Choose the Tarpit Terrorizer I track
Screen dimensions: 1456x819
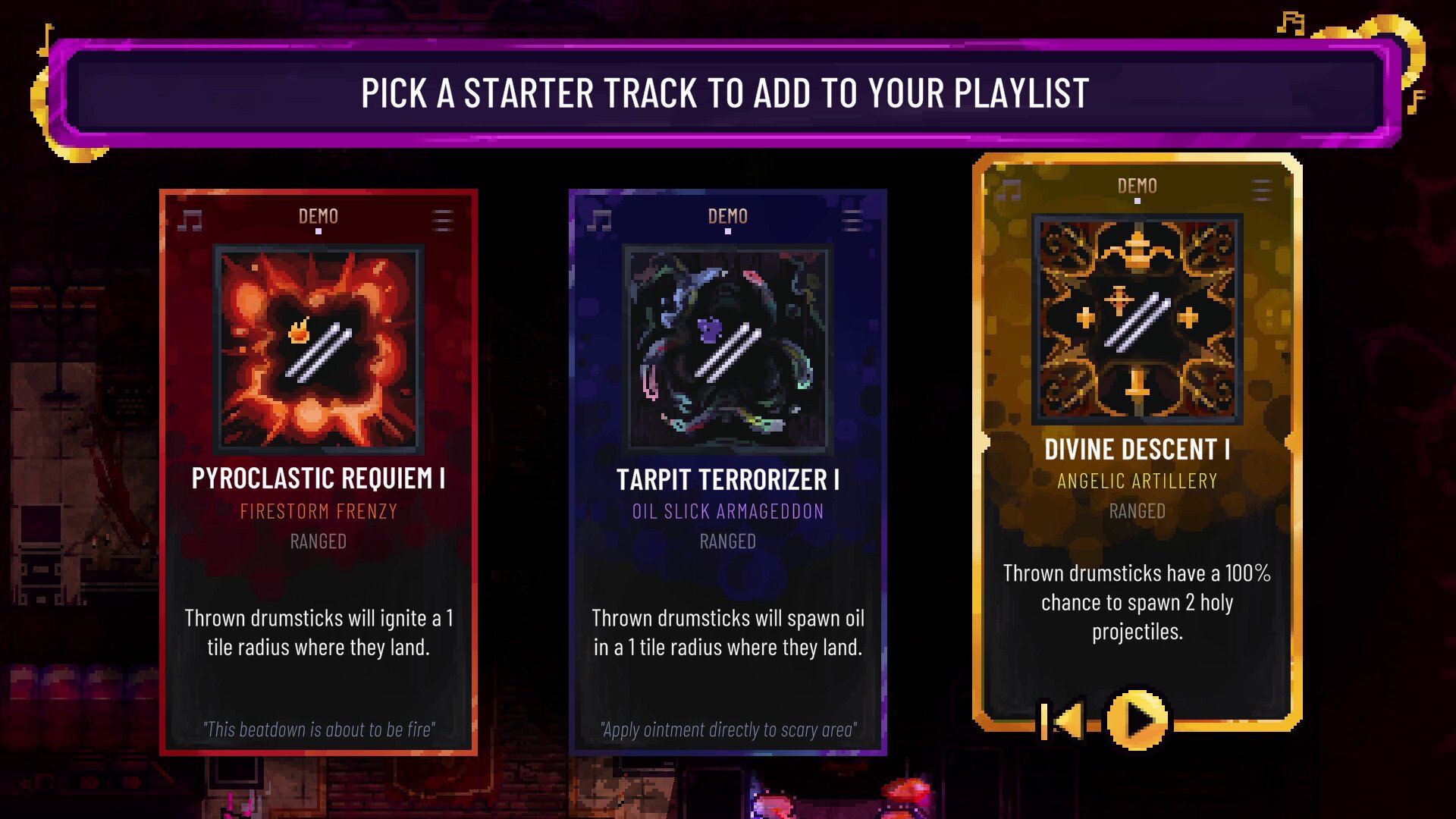coord(727,472)
